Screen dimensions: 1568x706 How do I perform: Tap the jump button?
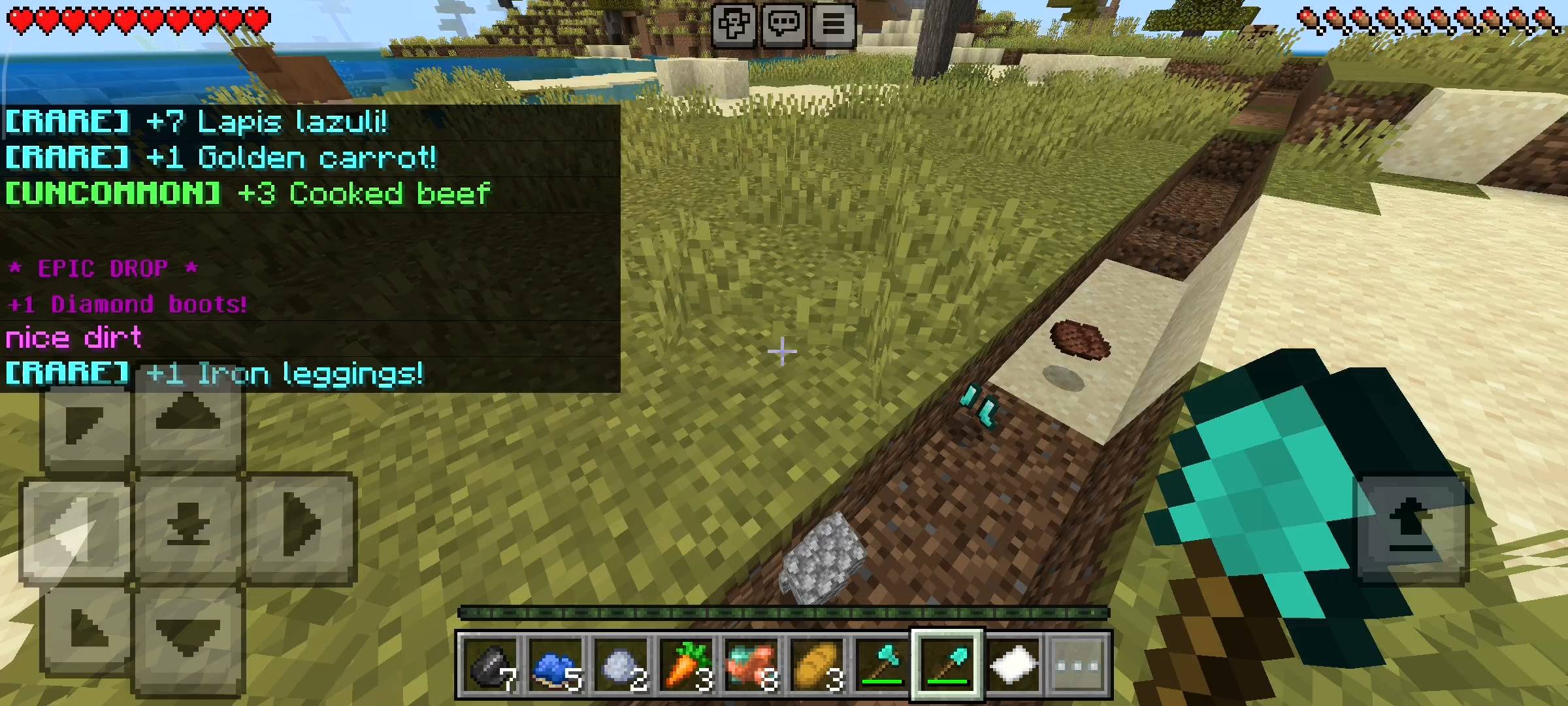point(1411,527)
